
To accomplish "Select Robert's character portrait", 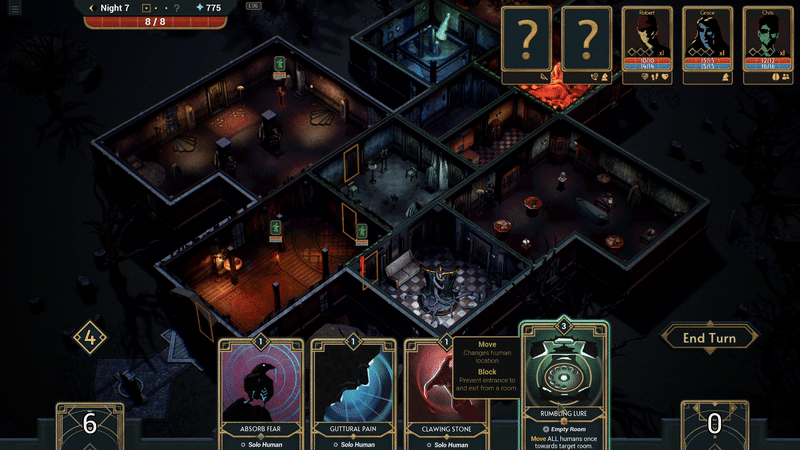I will pyautogui.click(x=647, y=44).
